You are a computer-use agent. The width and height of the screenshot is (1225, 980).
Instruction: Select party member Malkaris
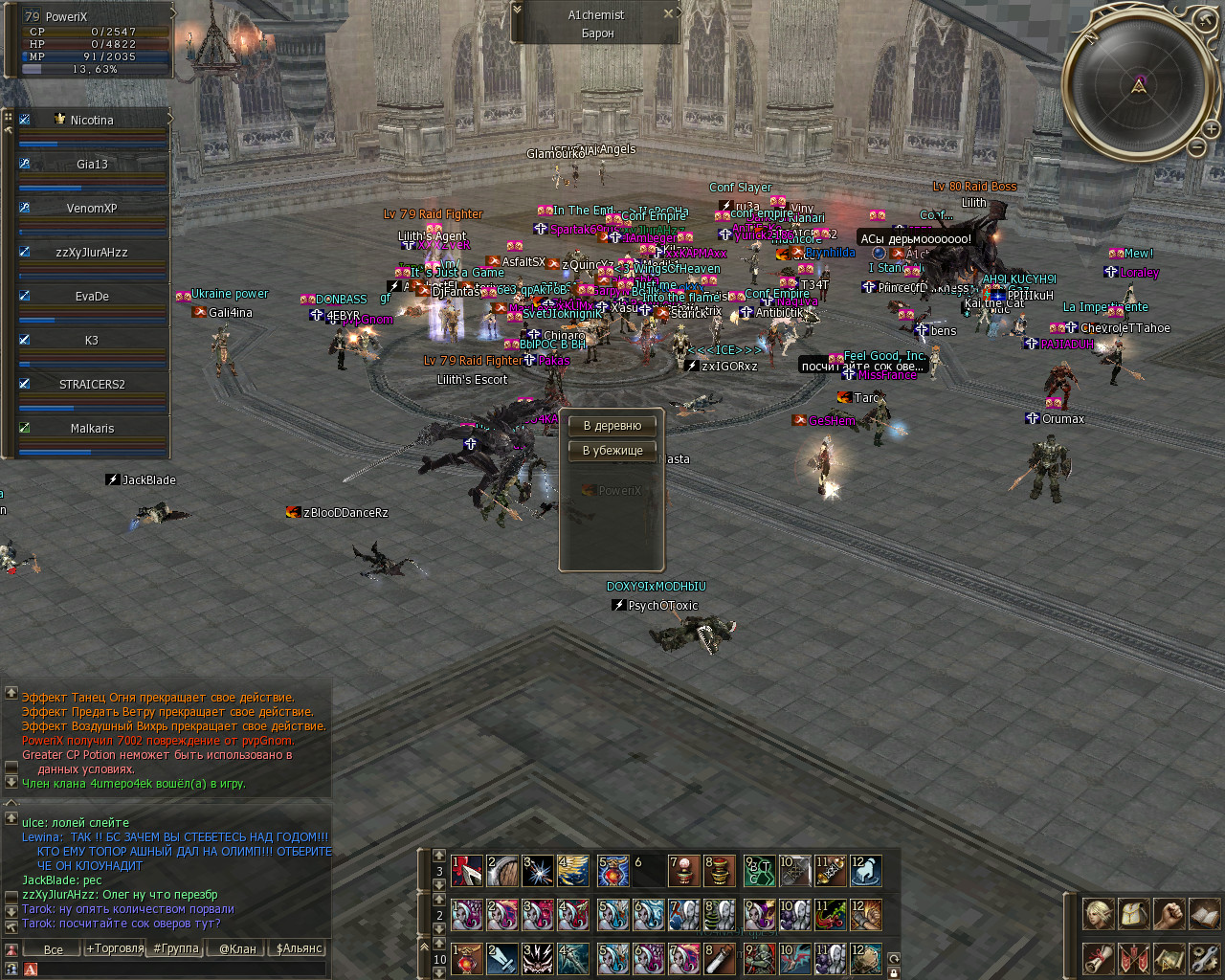point(92,429)
